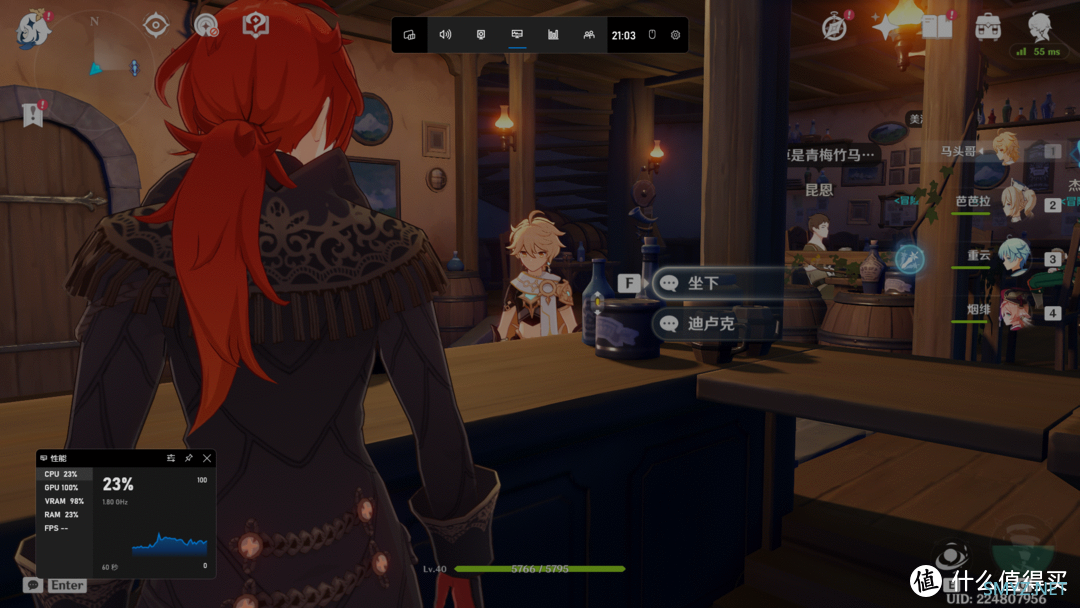Open the quest bookmark icon below minimap
The image size is (1080, 608).
click(x=33, y=115)
